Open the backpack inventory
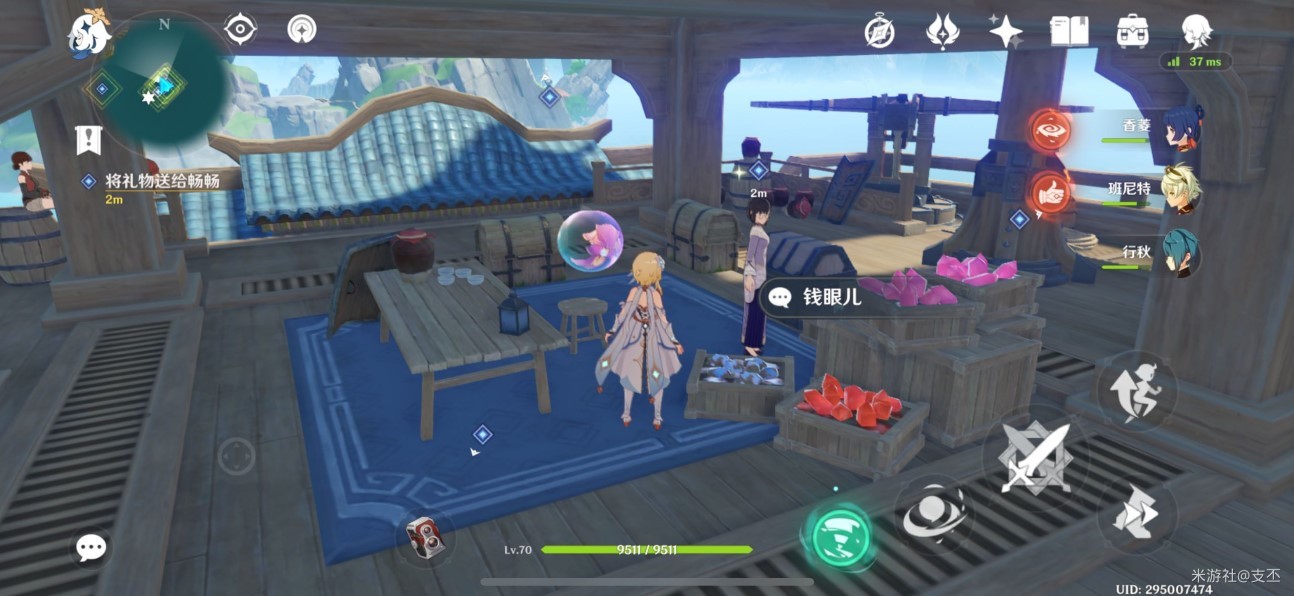Viewport: 1294px width, 596px height. 1132,31
